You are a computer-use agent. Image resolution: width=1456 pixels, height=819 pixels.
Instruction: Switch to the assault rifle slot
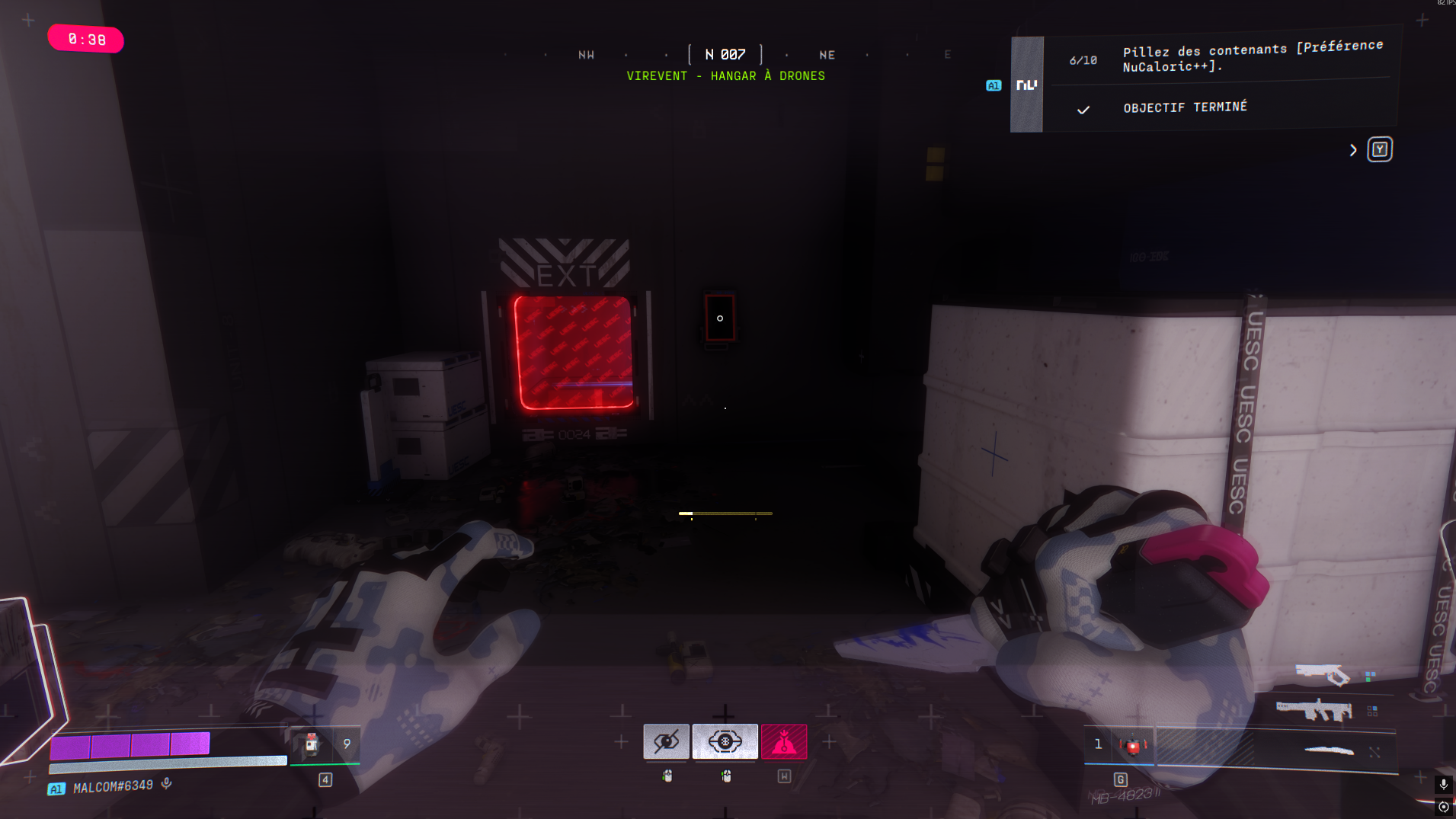click(x=1314, y=710)
